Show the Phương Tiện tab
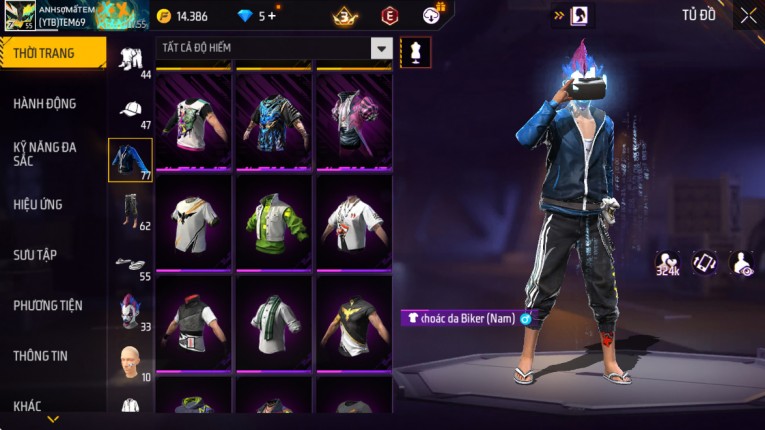The width and height of the screenshot is (765, 430). [x=48, y=306]
